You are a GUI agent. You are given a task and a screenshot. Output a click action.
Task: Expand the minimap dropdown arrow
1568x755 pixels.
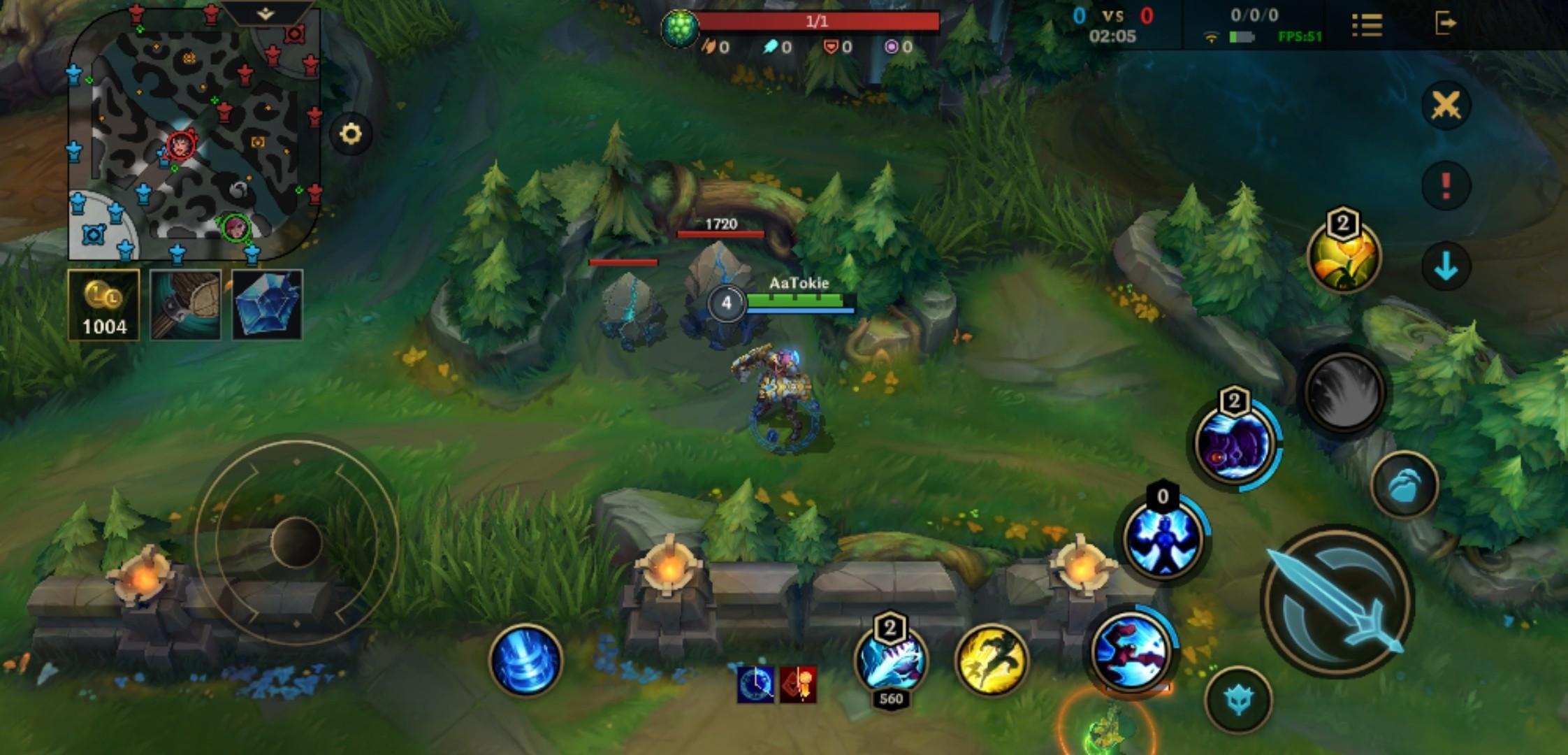tap(266, 13)
